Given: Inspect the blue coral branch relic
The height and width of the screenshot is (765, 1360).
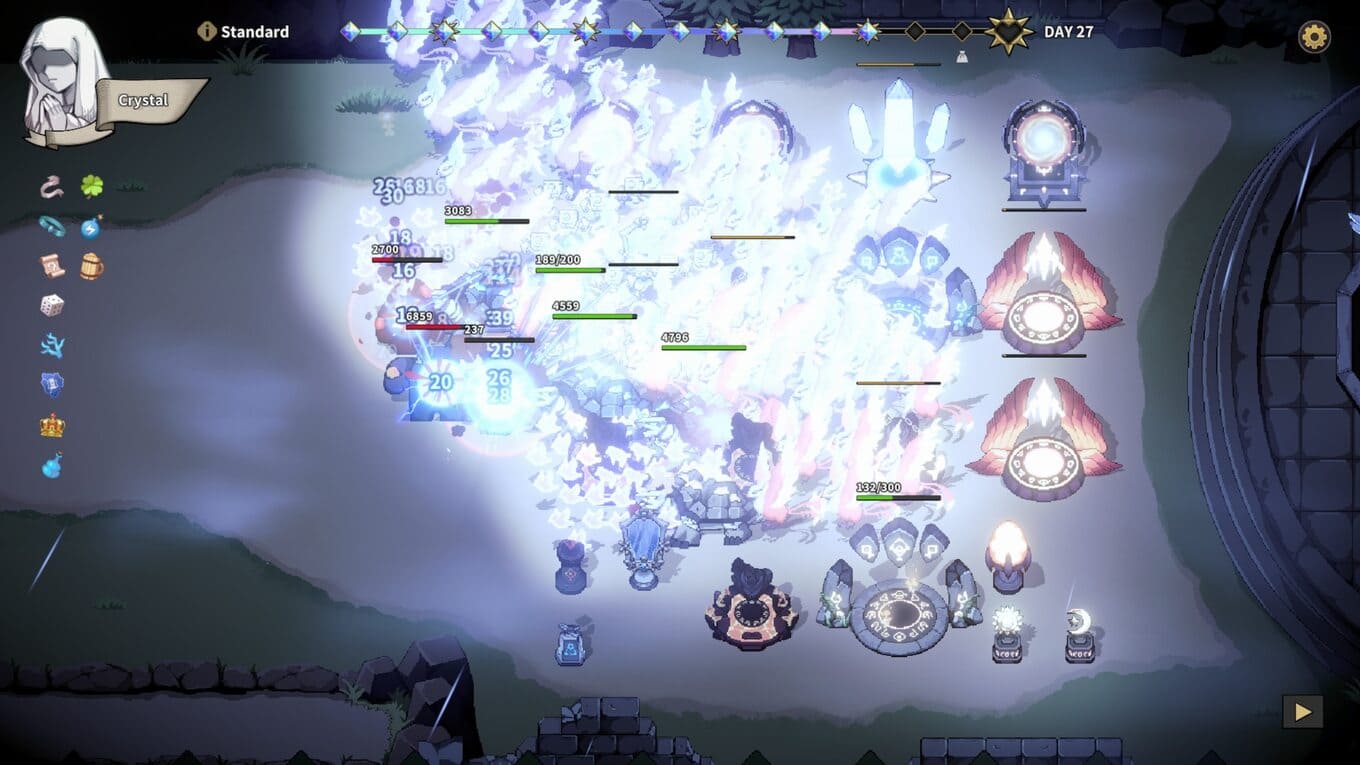Looking at the screenshot, I should (52, 345).
